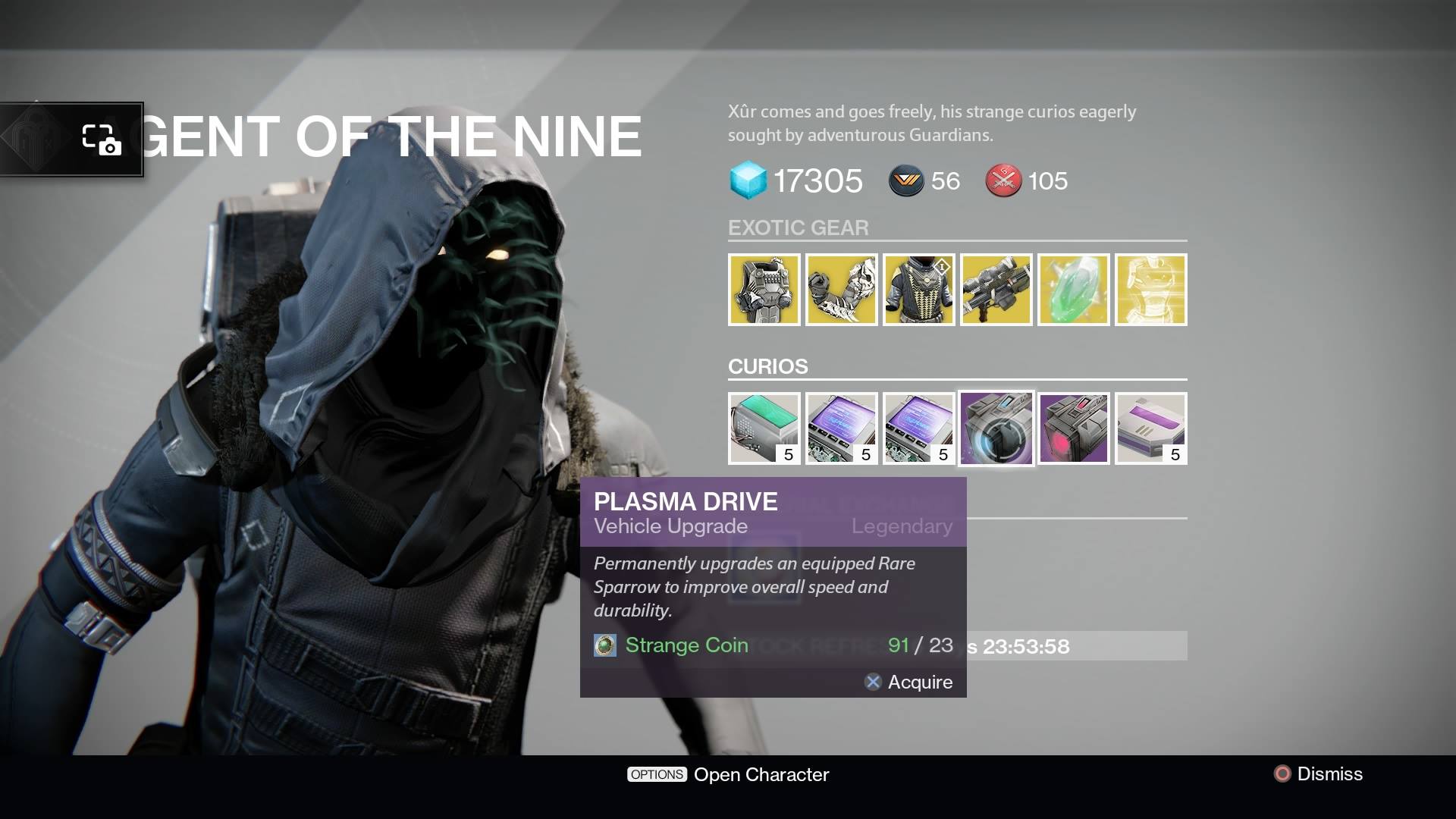Select the glowing exotic engram armor item
The width and height of the screenshot is (1456, 819).
(x=1150, y=290)
